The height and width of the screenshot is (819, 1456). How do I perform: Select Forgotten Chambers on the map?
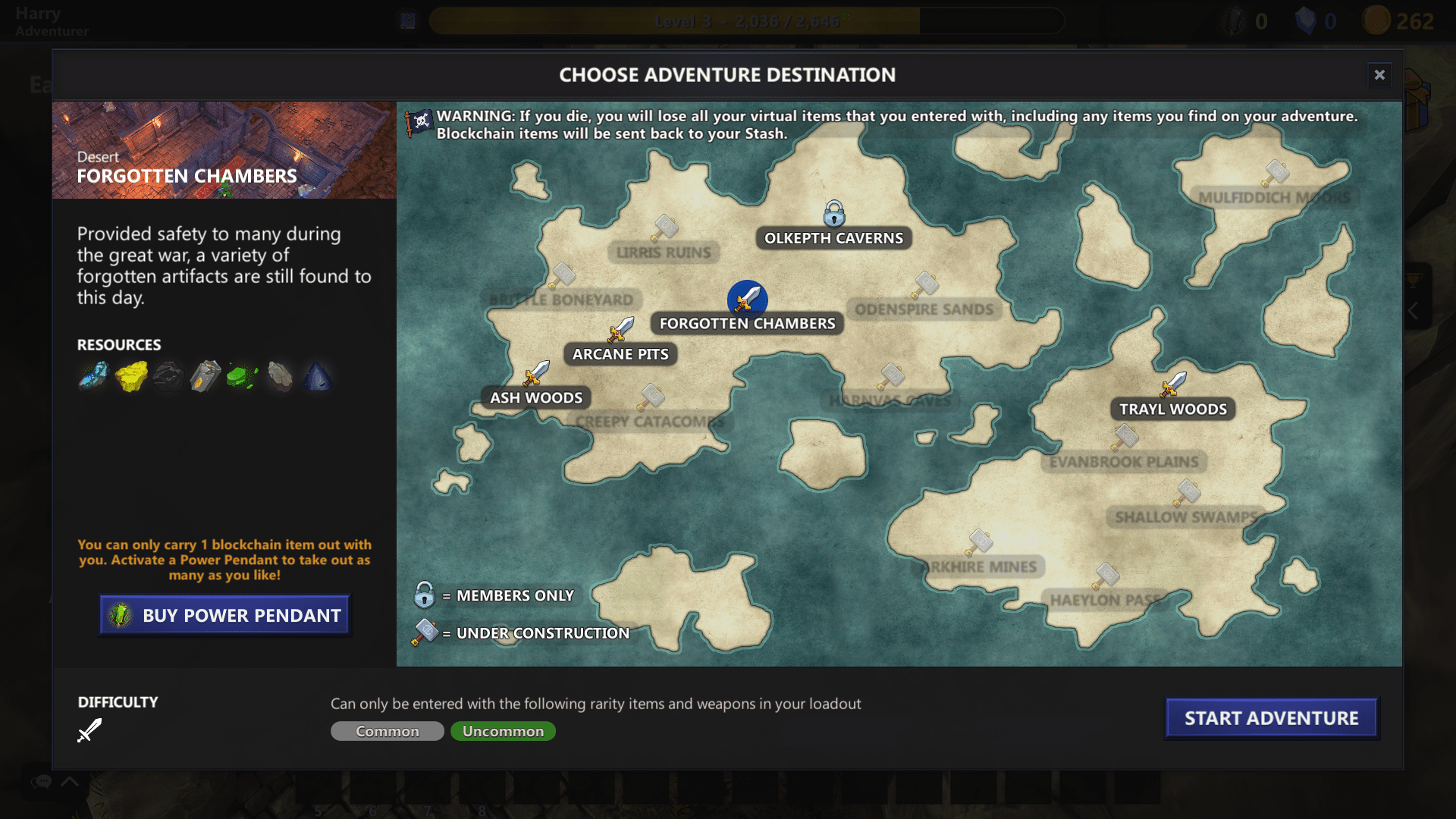[x=747, y=323]
